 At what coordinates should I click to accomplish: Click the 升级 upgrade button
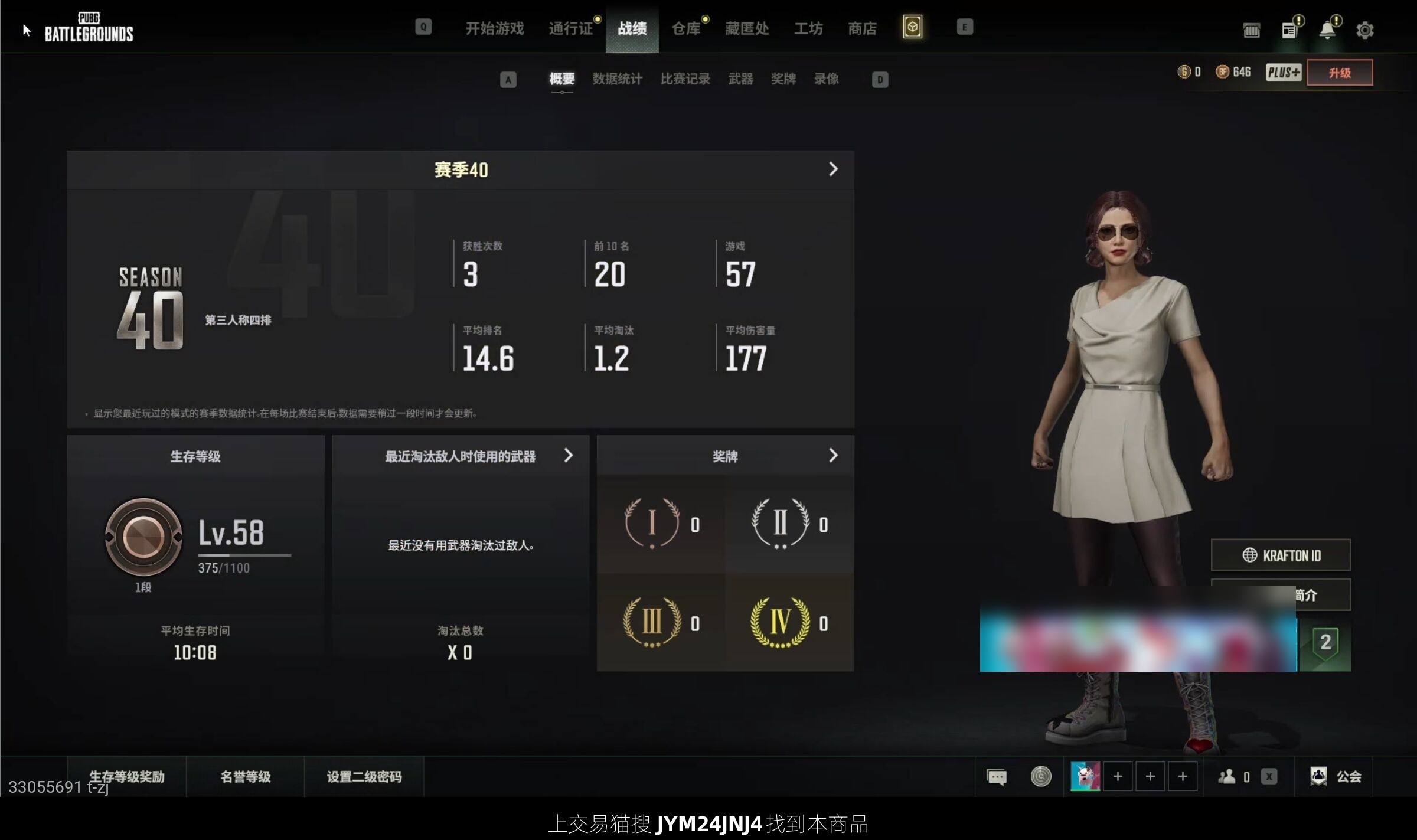pyautogui.click(x=1340, y=73)
